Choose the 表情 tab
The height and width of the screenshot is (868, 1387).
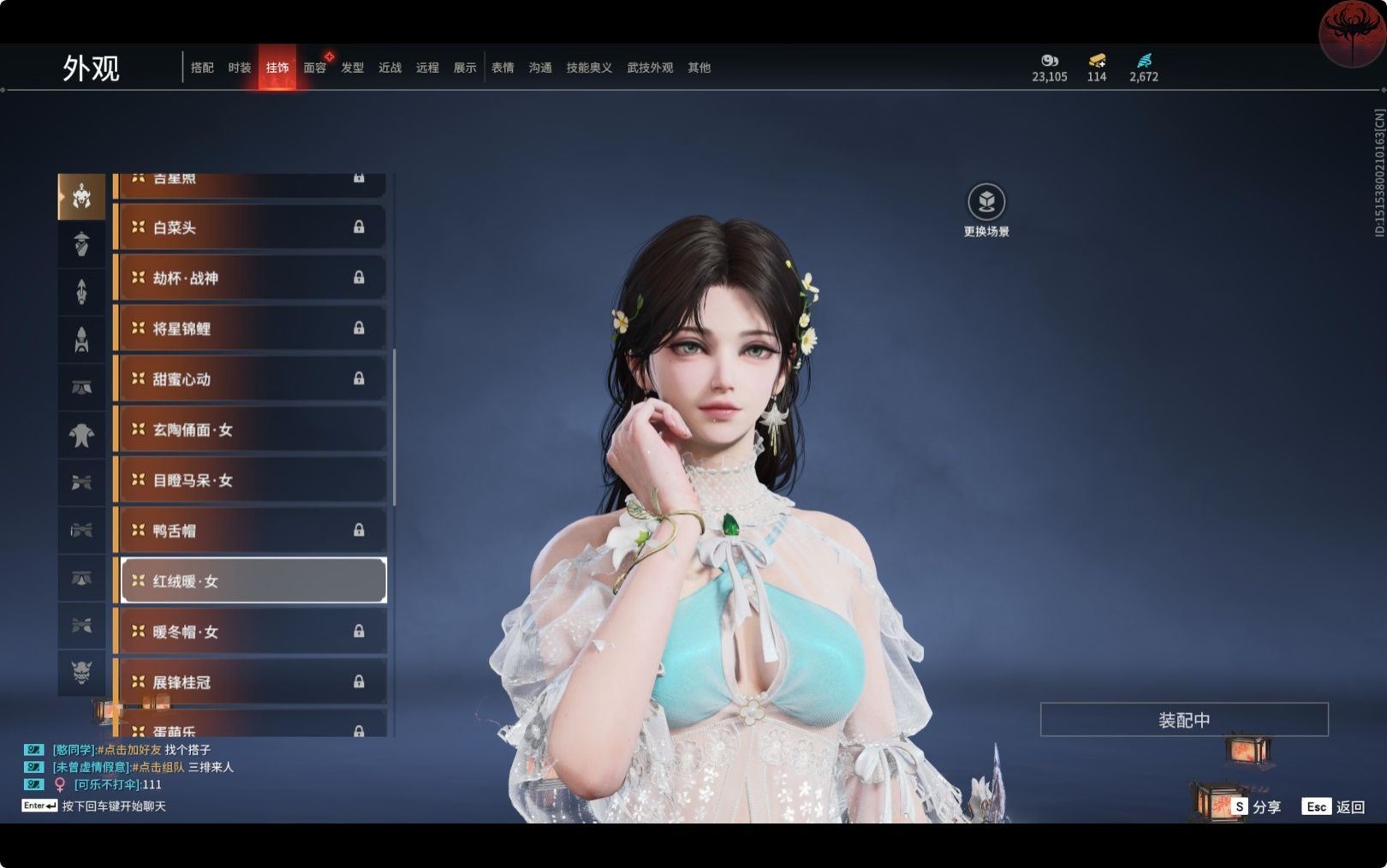point(503,68)
